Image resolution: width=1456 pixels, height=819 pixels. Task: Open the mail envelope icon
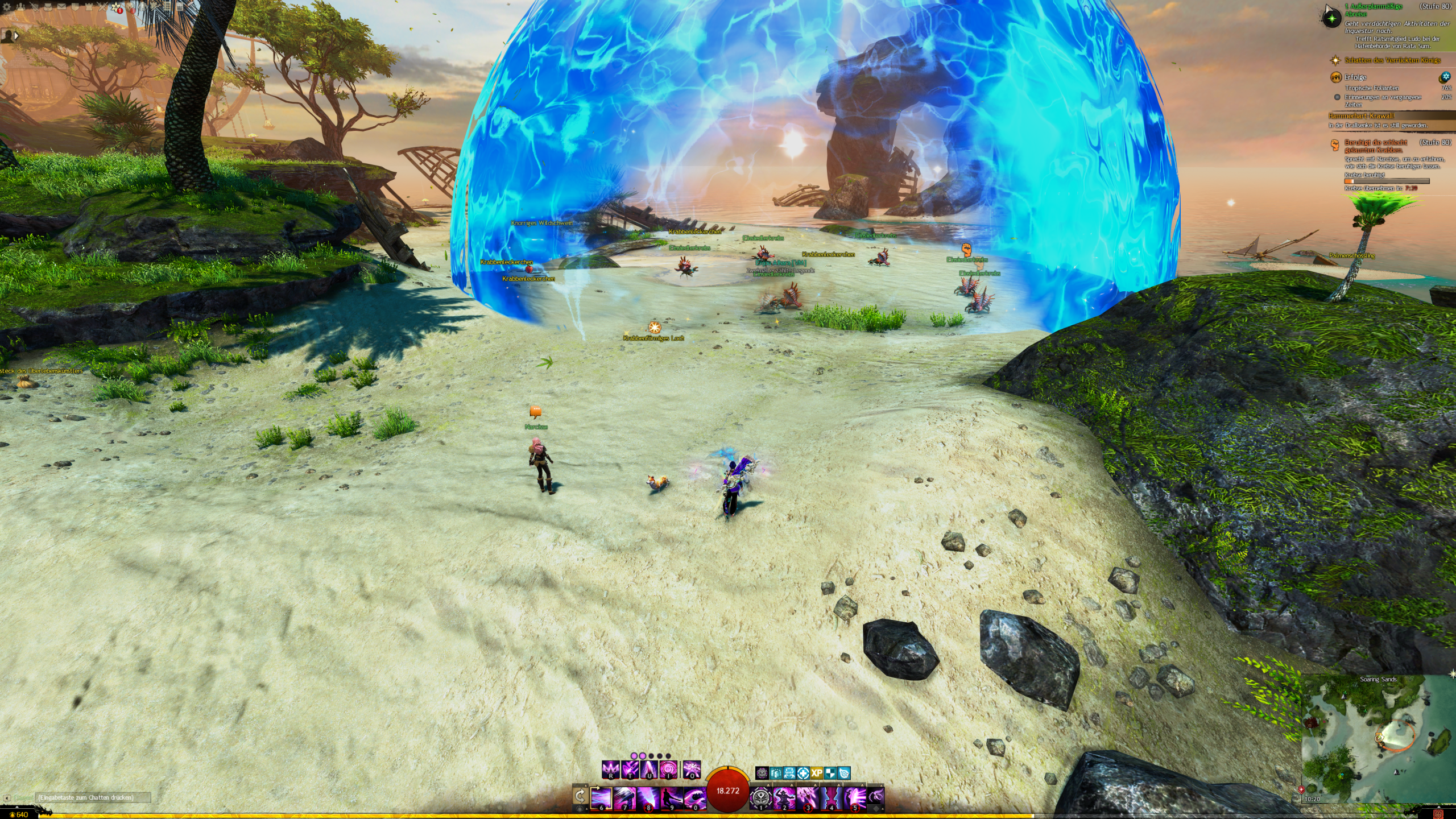pyautogui.click(x=61, y=7)
